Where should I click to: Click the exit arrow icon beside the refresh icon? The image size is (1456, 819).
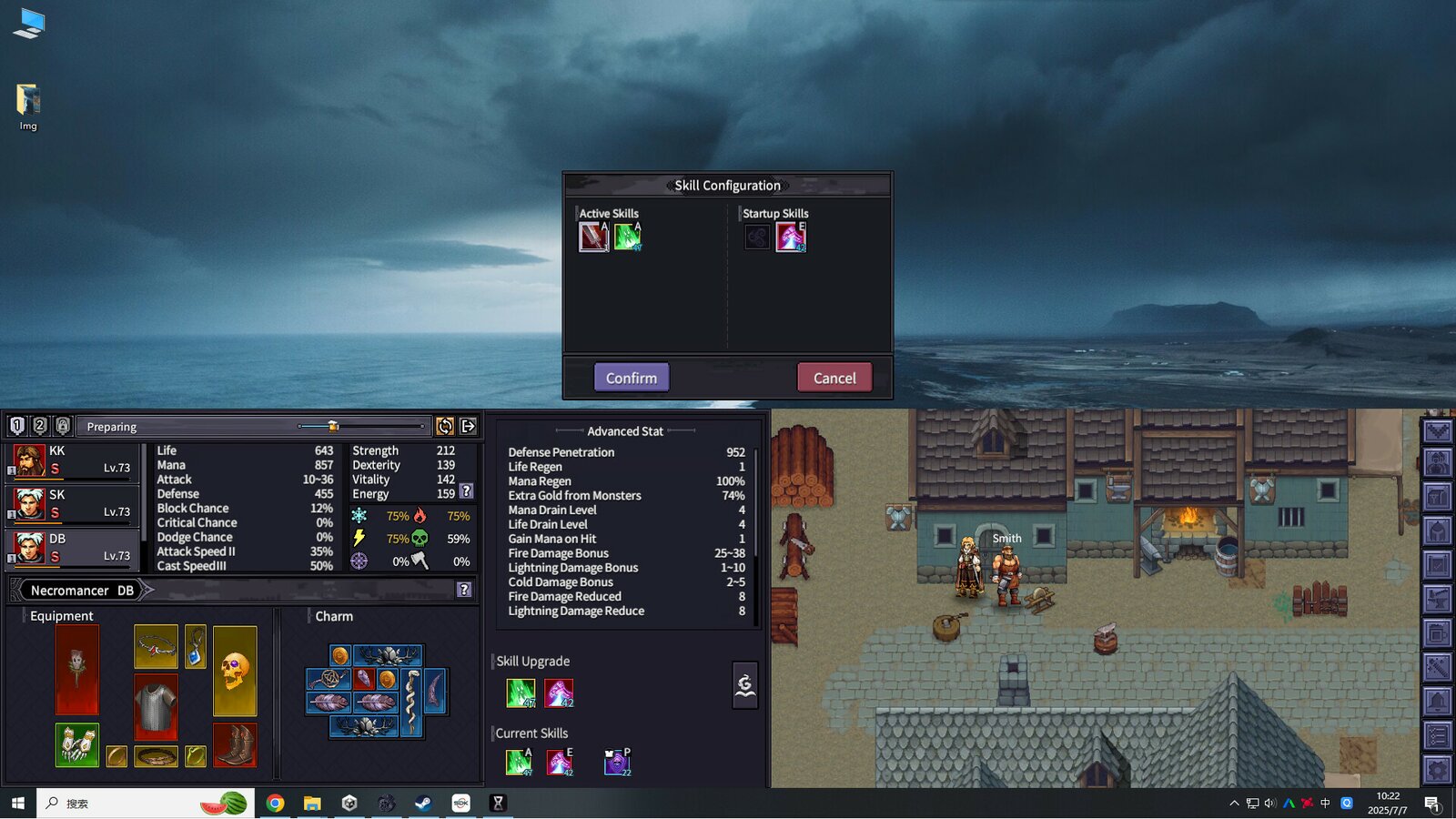pos(467,426)
